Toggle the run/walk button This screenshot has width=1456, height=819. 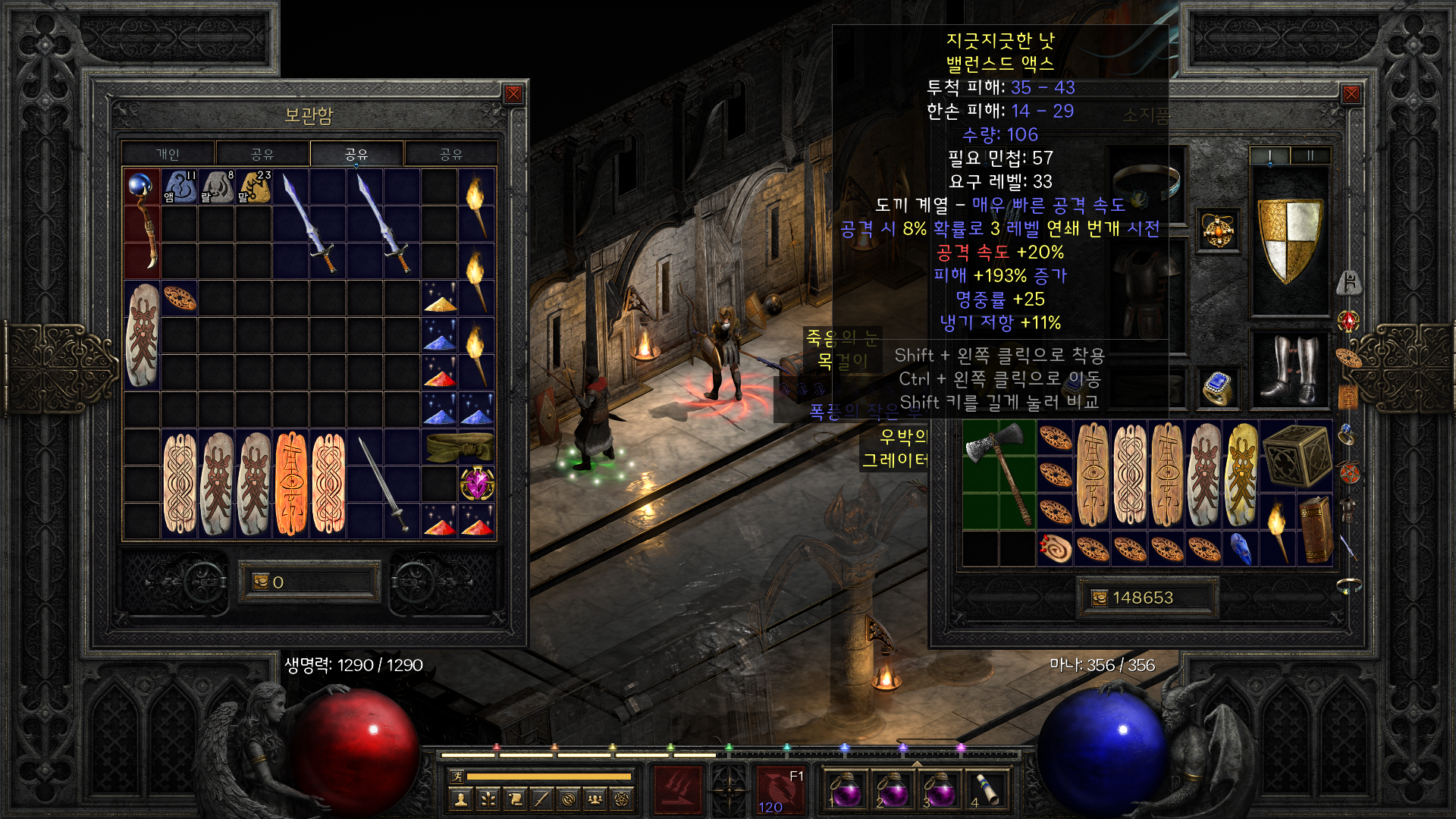pyautogui.click(x=457, y=776)
